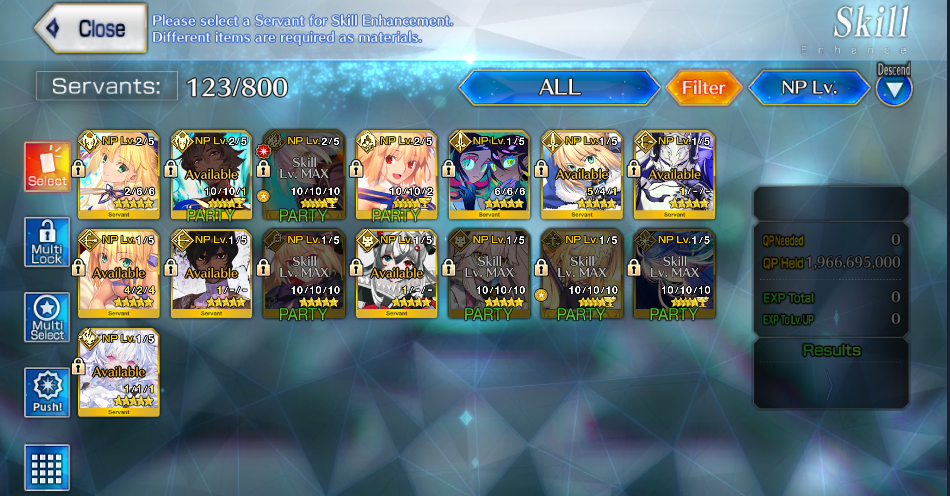Activate the red Select button
The width and height of the screenshot is (950, 496).
47,166
